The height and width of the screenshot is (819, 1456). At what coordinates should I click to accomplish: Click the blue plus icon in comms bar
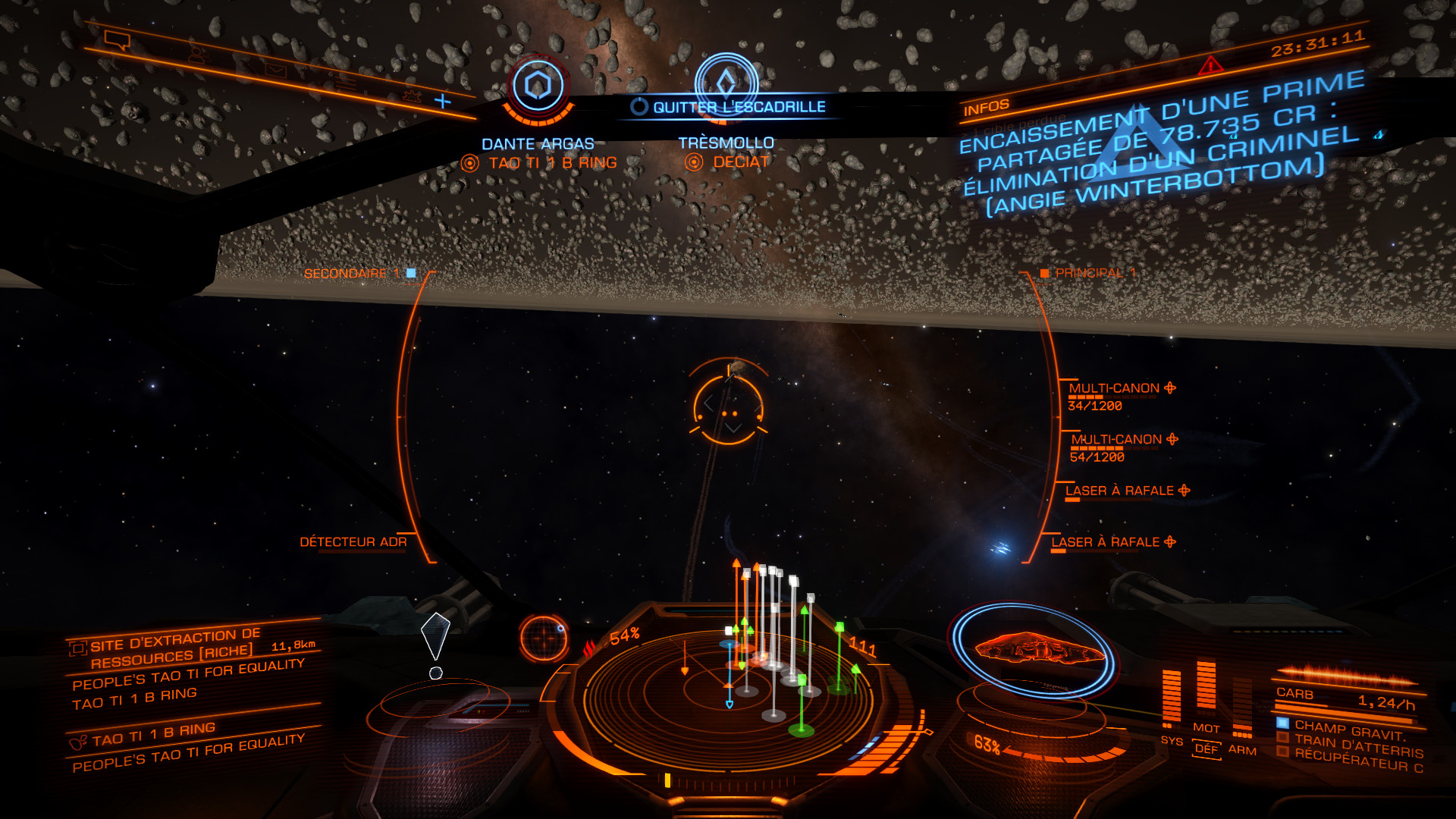[442, 101]
